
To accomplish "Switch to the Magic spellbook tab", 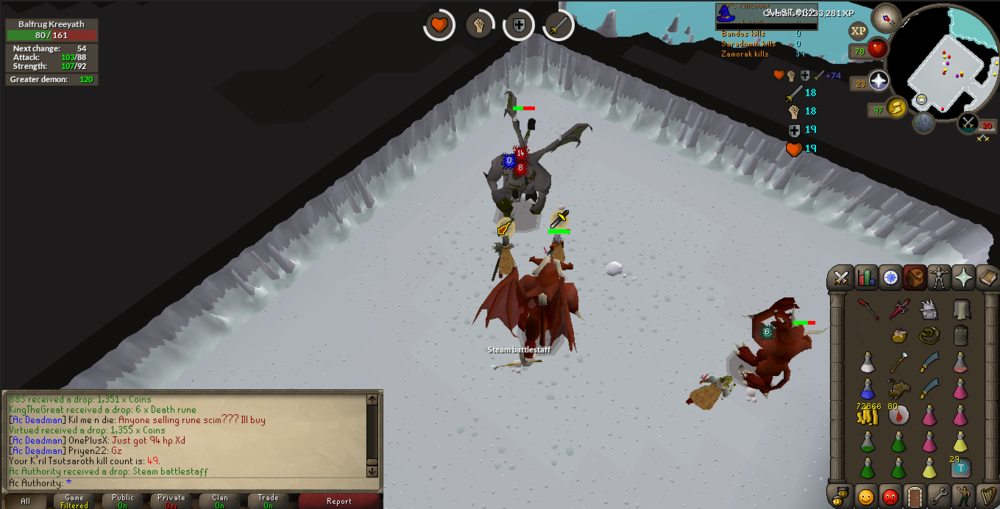I will pos(987,278).
